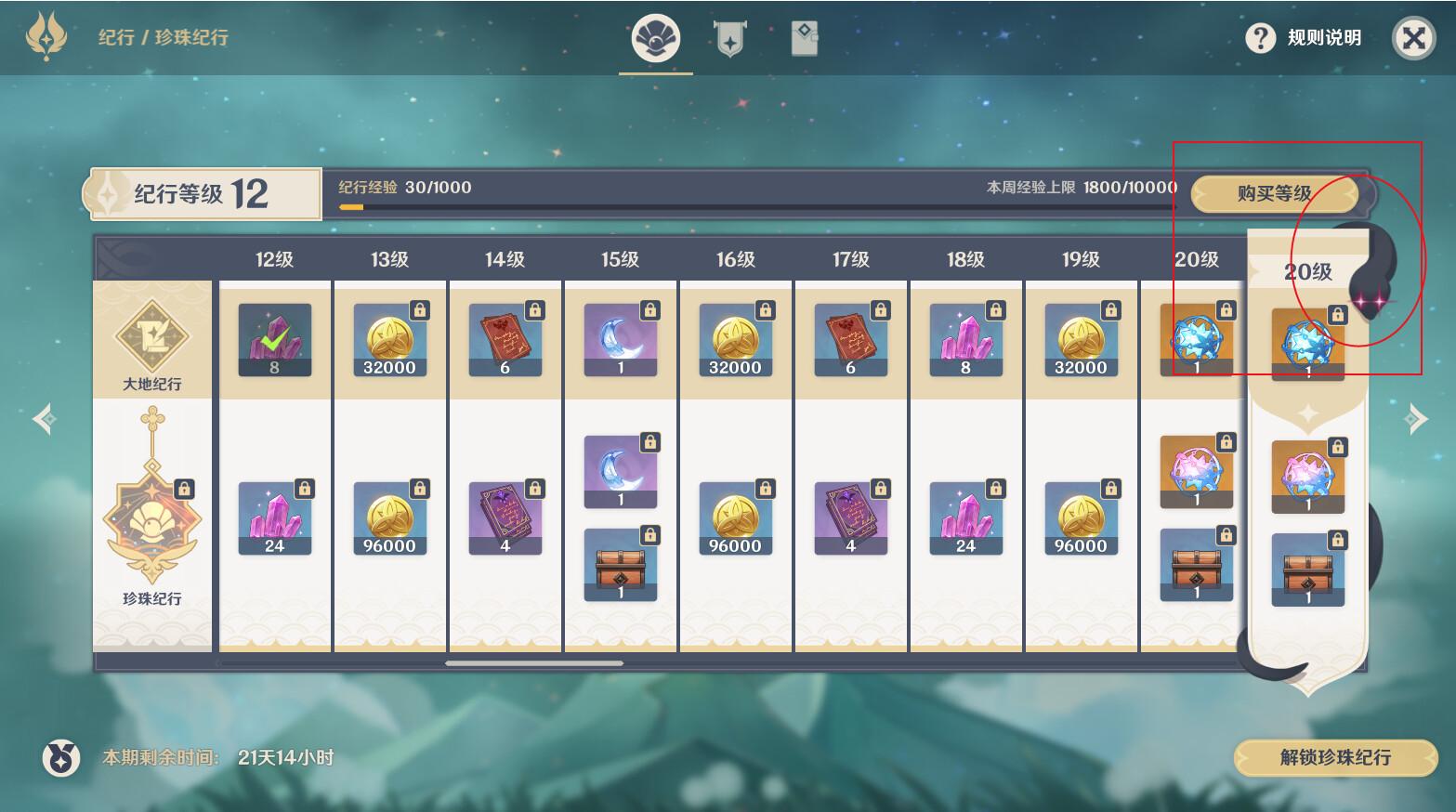
Task: Click the 大地纪行 free track emblem
Action: coord(151,339)
